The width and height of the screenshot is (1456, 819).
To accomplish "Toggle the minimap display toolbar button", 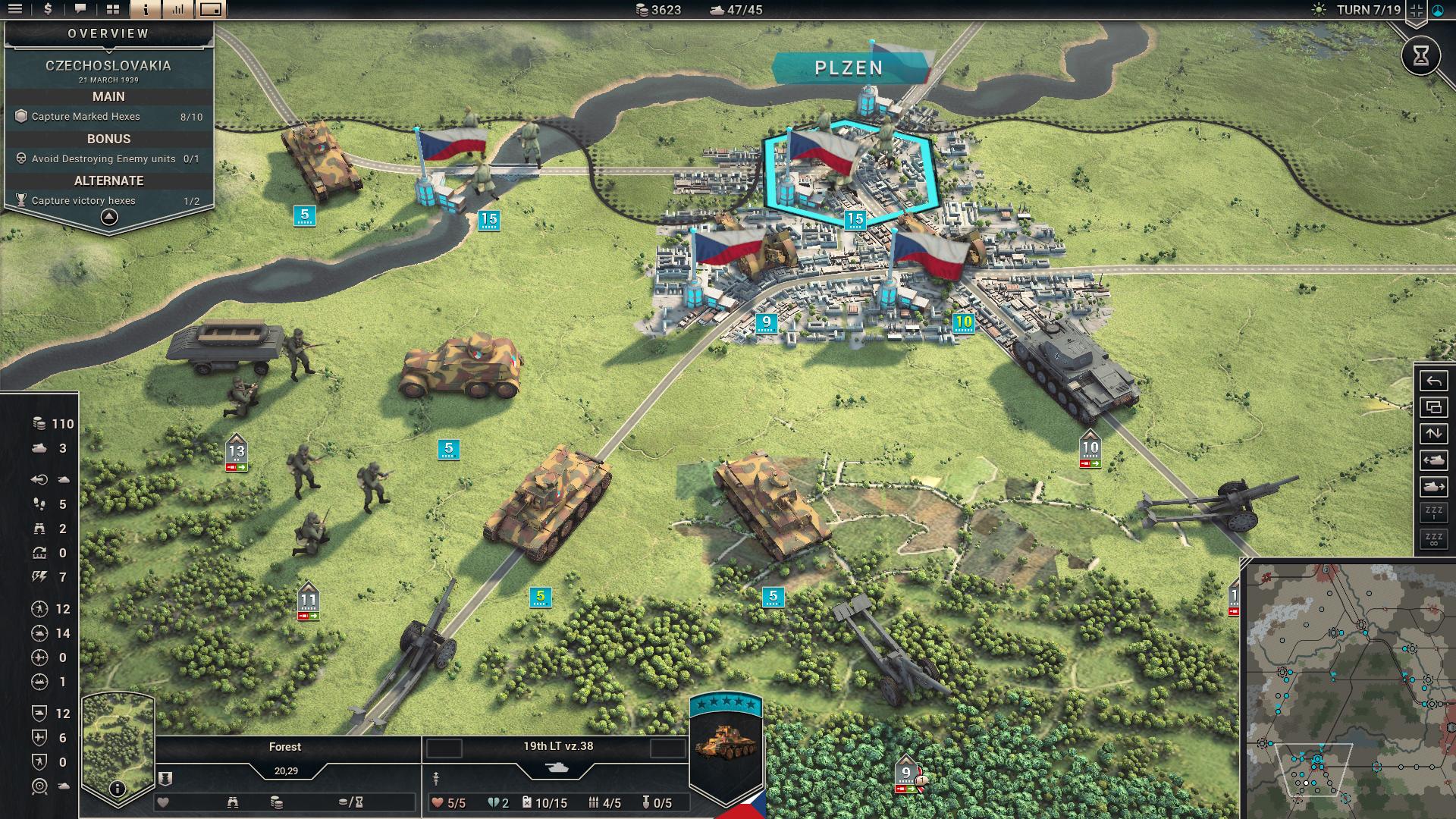I will pyautogui.click(x=211, y=9).
